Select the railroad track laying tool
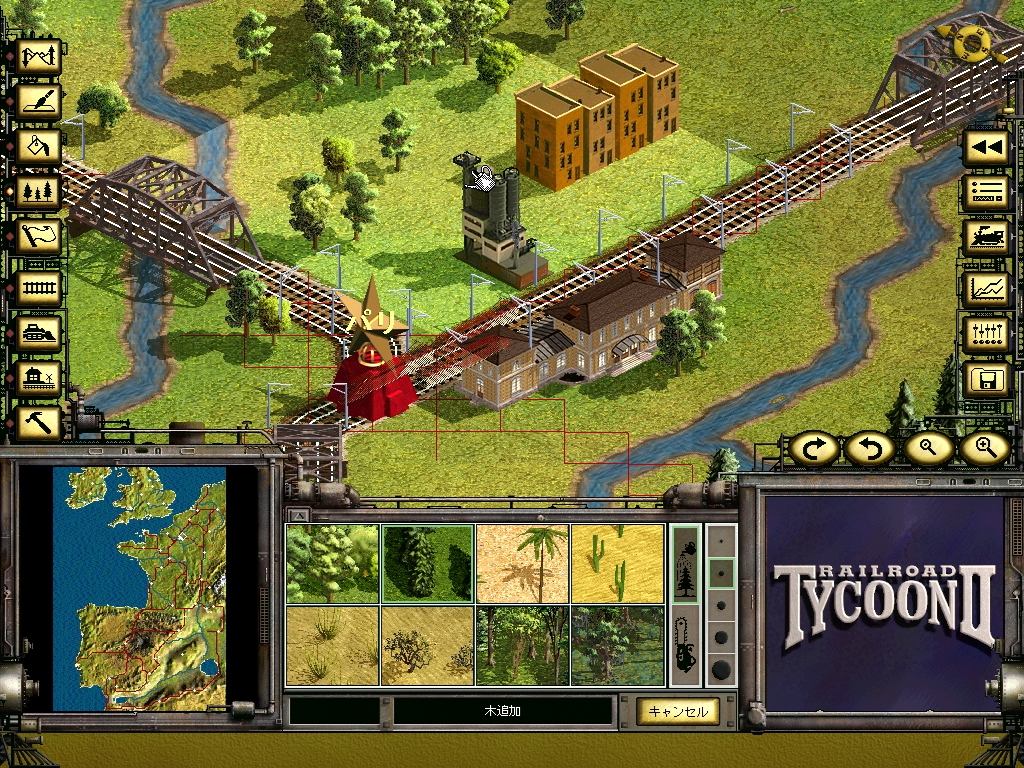Viewport: 1024px width, 768px height. pos(41,287)
